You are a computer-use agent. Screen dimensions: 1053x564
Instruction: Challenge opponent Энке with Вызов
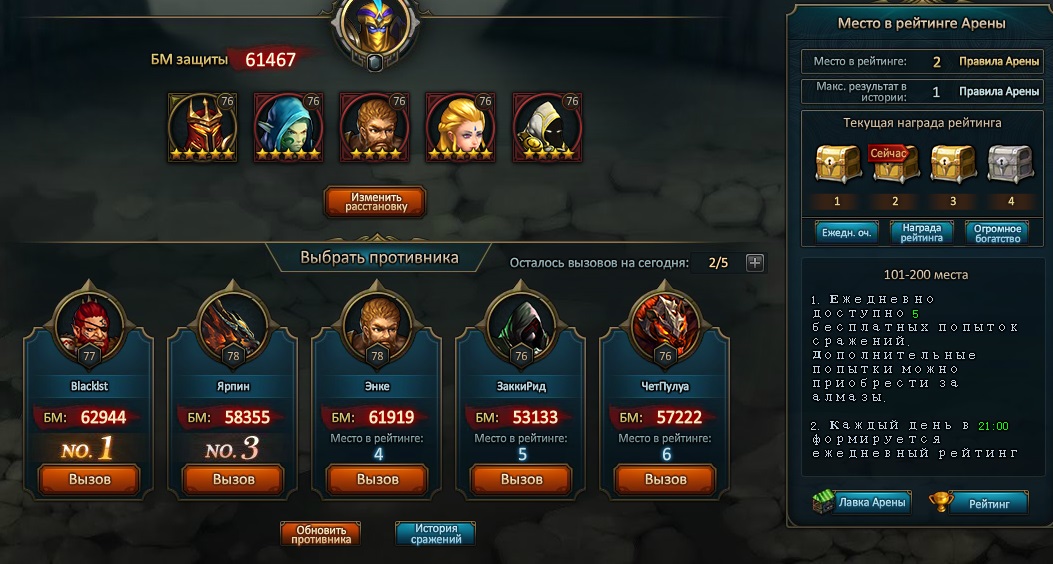378,479
